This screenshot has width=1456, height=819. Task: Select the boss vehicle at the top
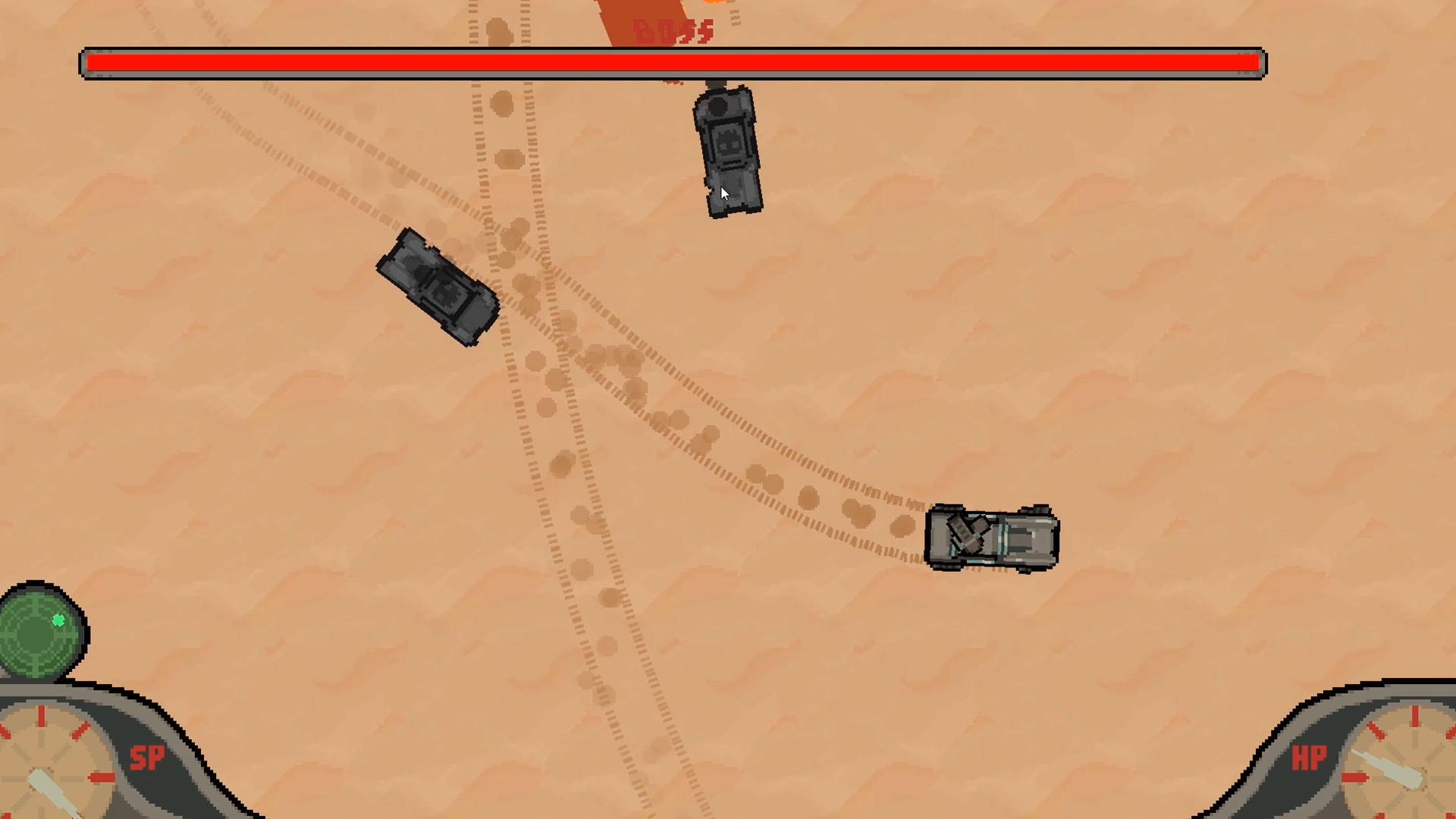[726, 152]
